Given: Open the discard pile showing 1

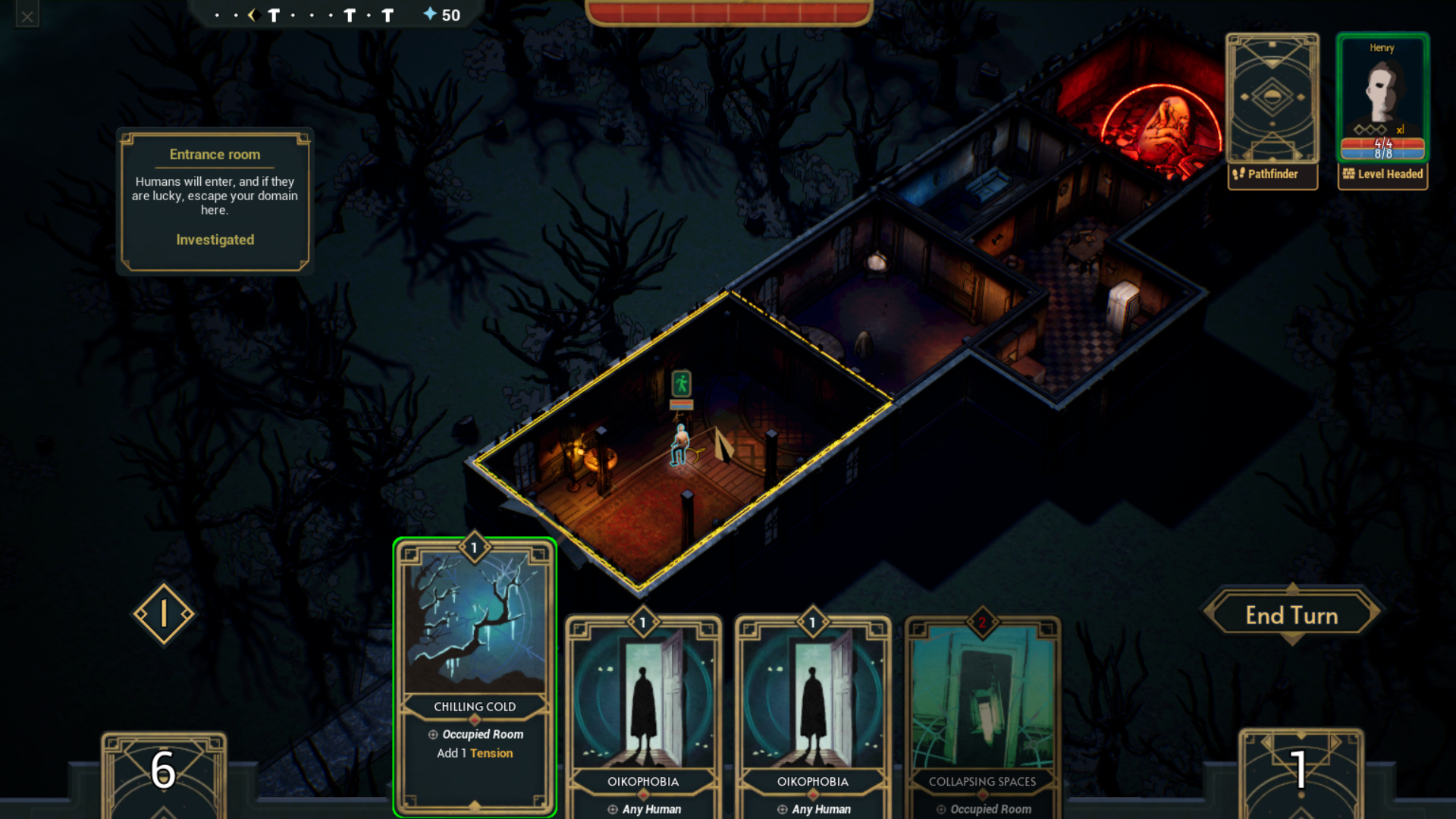Looking at the screenshot, I should click(x=1300, y=772).
